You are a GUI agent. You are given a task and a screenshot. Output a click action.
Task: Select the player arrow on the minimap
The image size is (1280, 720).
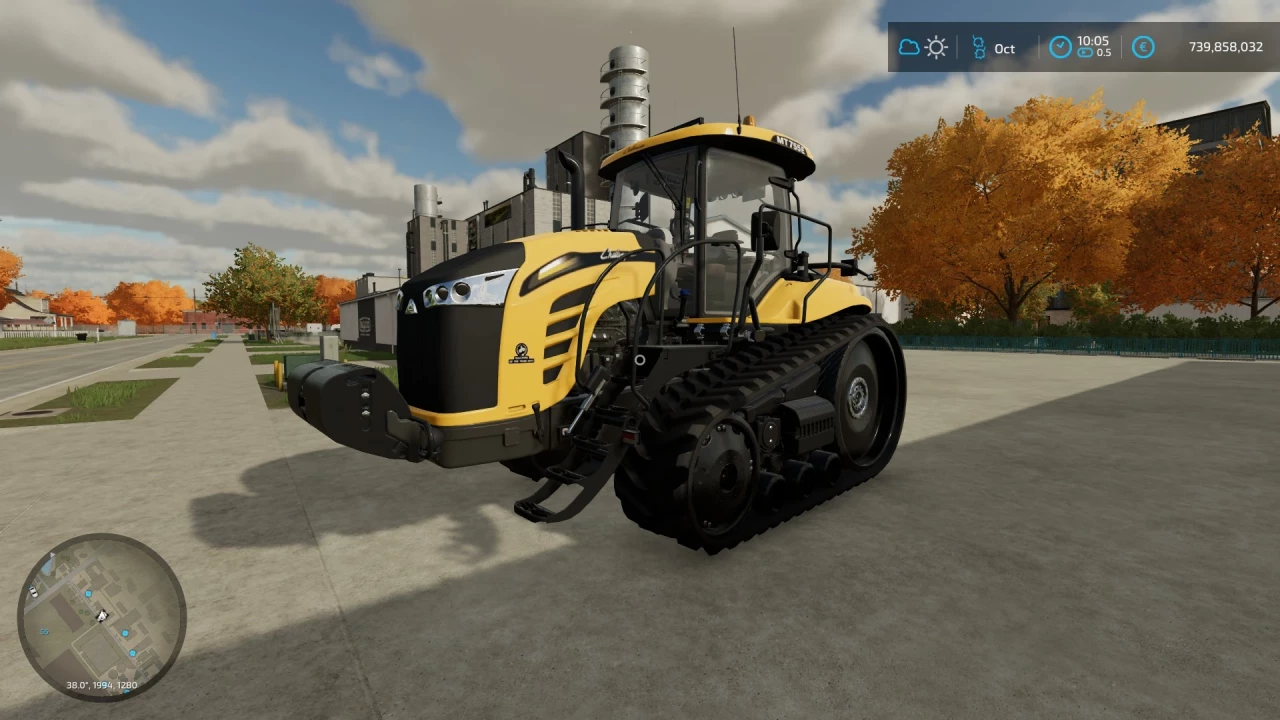(x=101, y=615)
